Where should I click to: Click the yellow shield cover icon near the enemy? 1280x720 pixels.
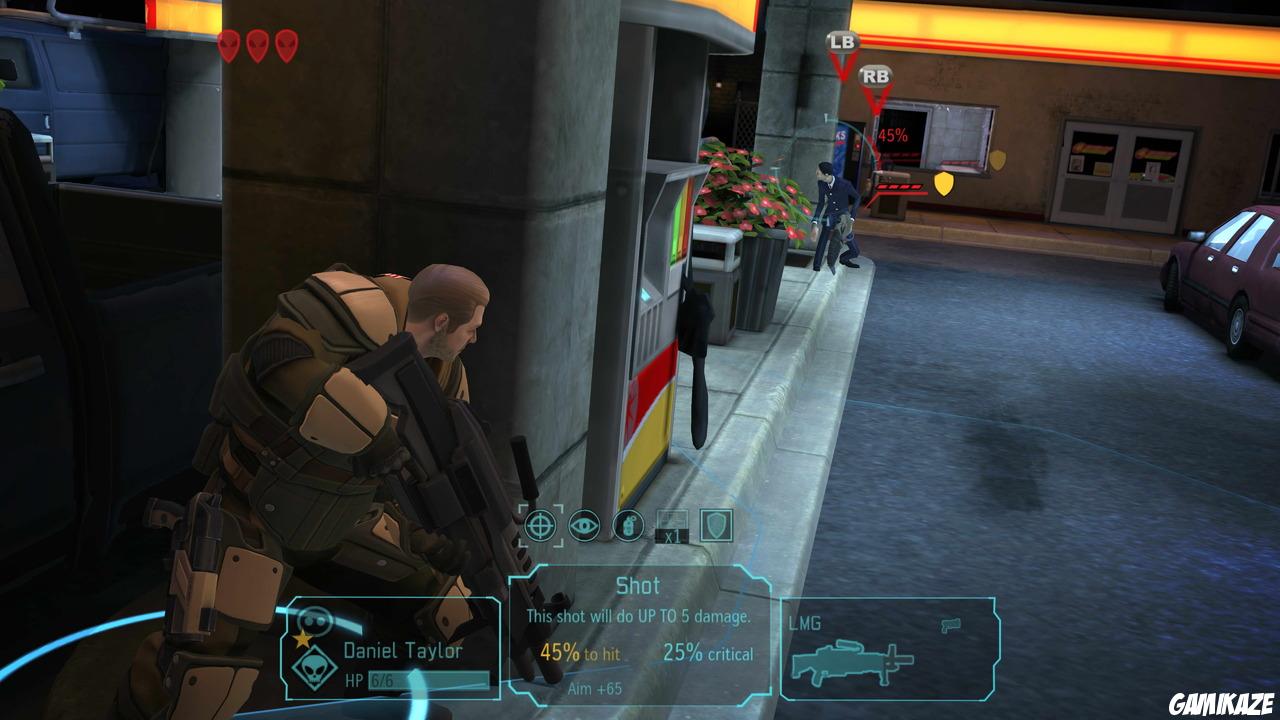pos(943,183)
